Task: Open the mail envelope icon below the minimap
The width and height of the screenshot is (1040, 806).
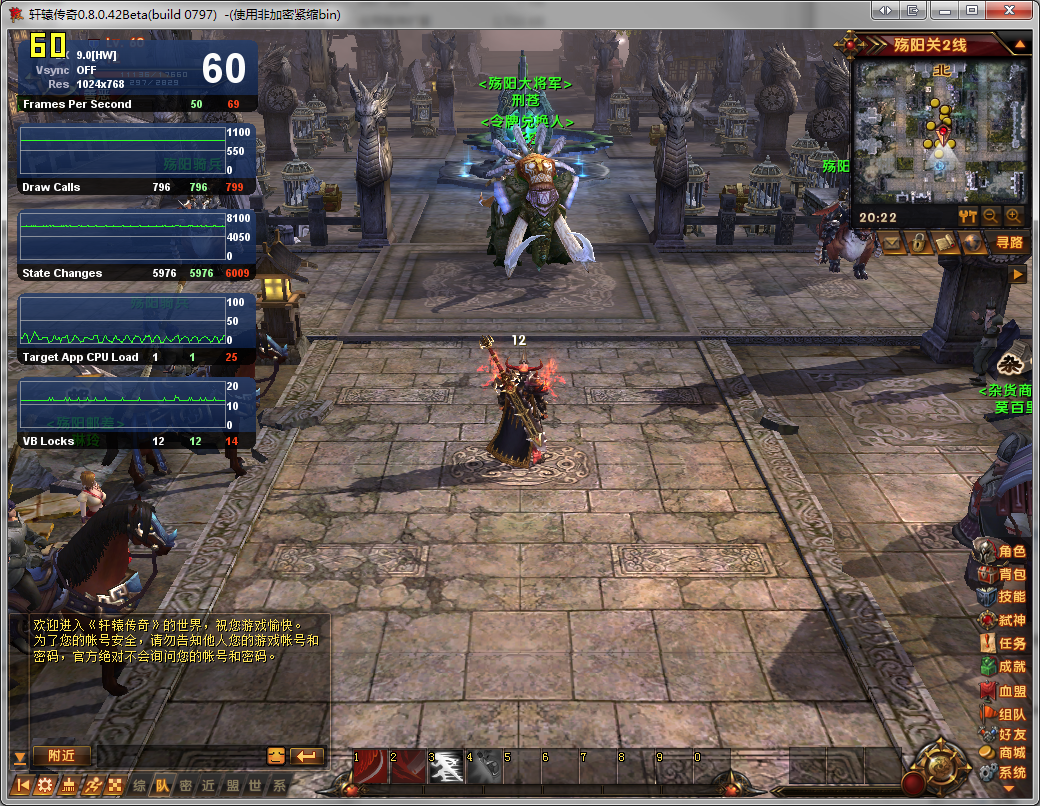Action: tap(894, 242)
